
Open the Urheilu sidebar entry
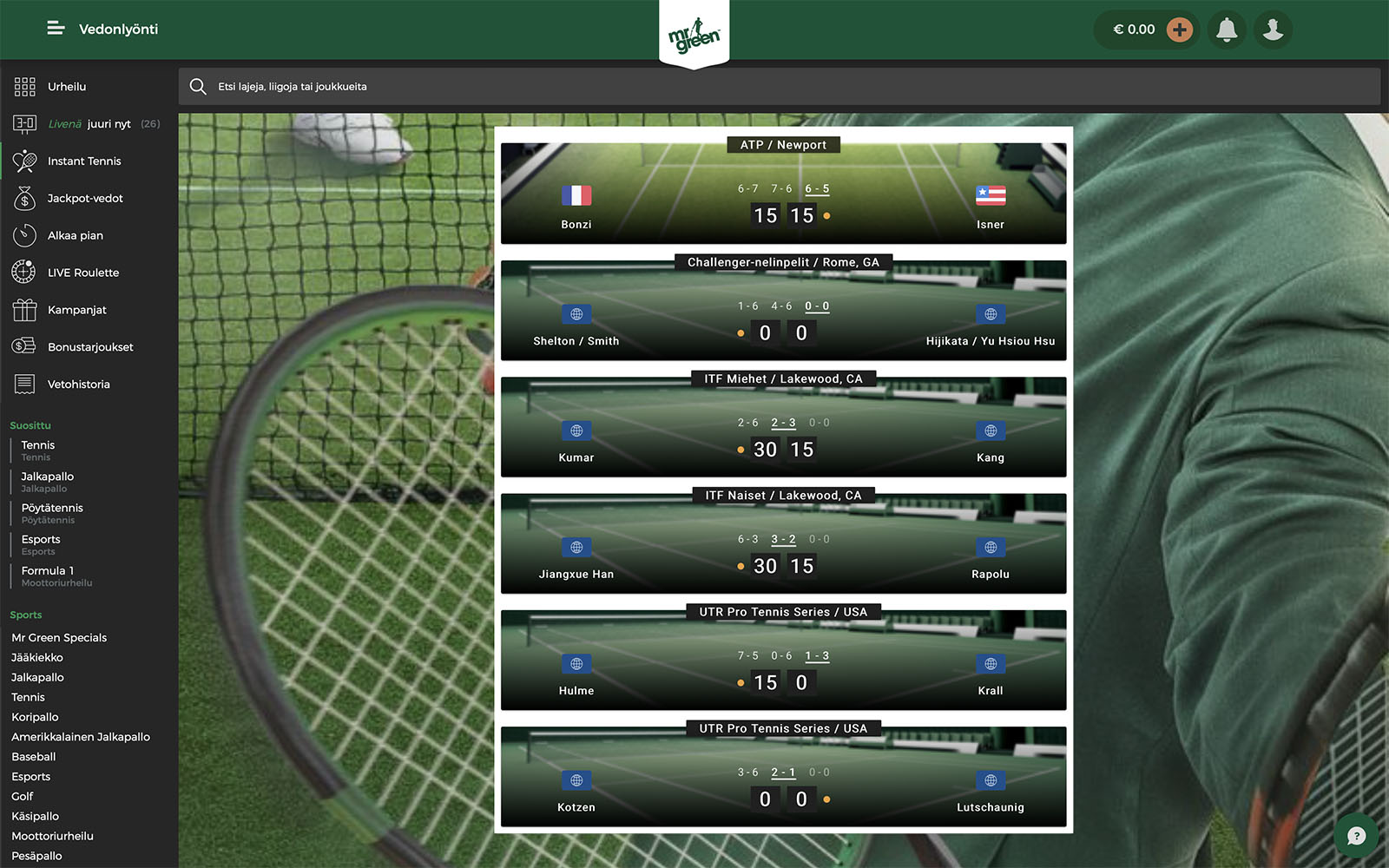pyautogui.click(x=67, y=87)
